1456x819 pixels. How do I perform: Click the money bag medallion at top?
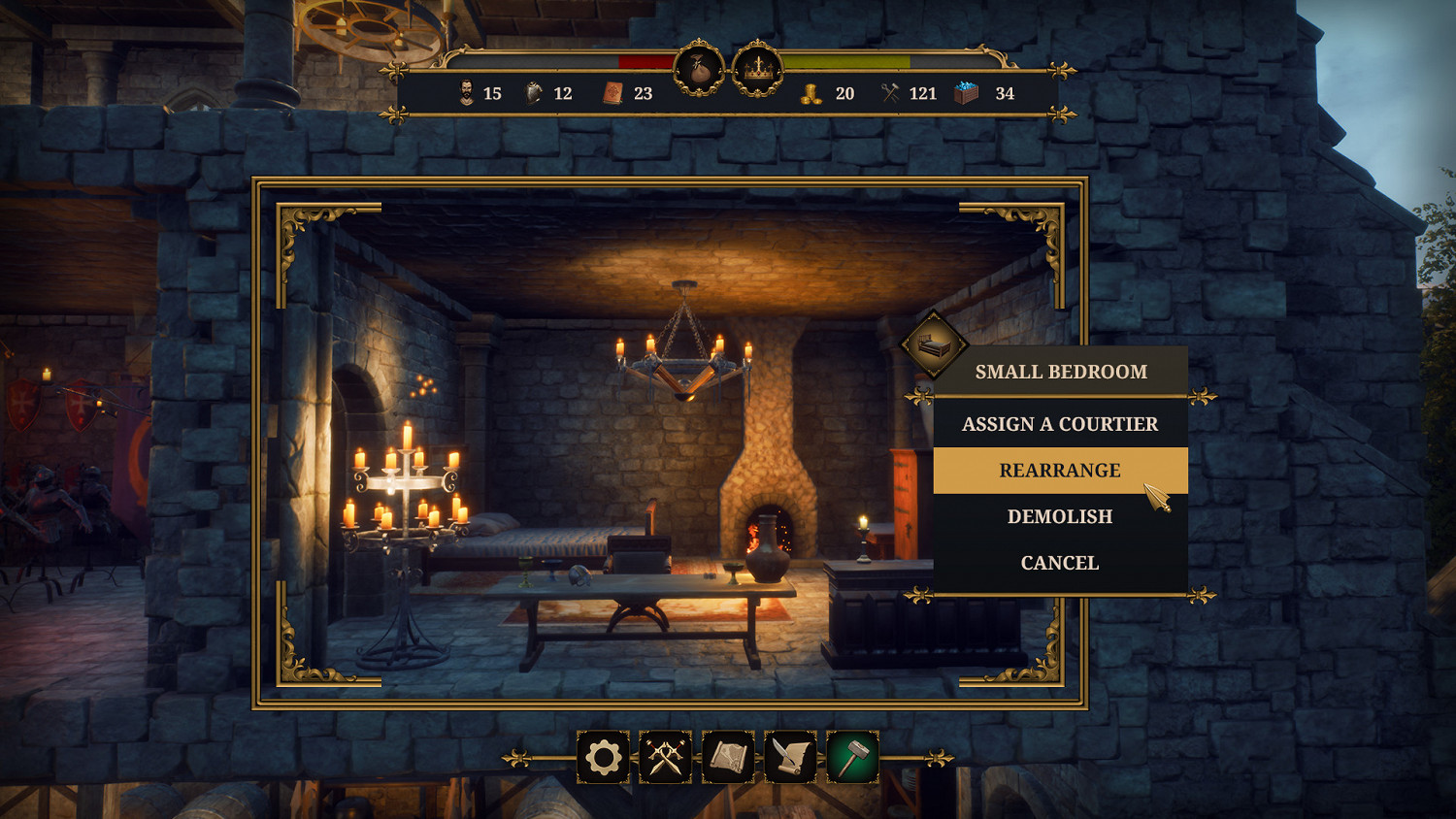coord(701,71)
